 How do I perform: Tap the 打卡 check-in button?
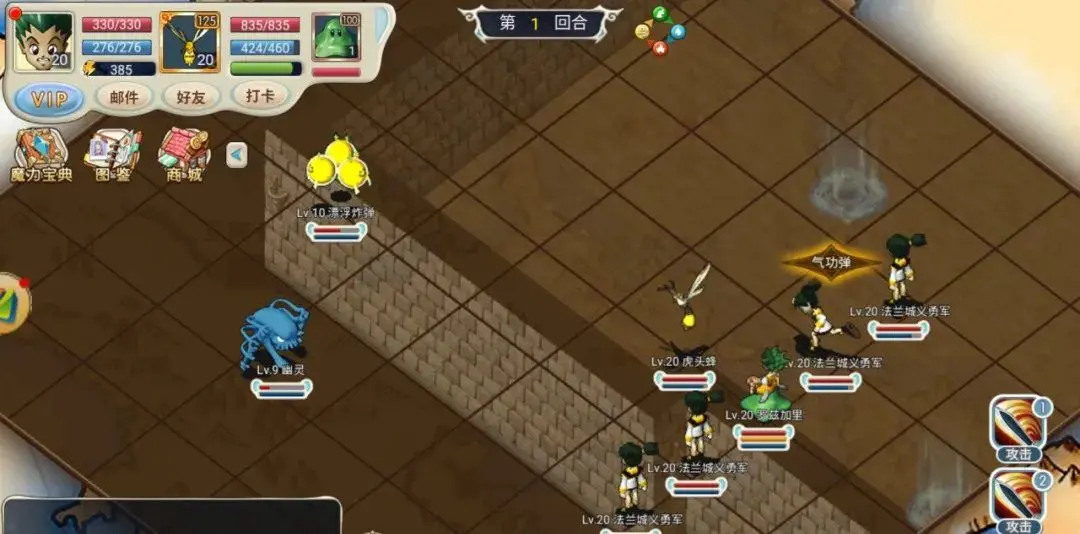click(x=259, y=95)
